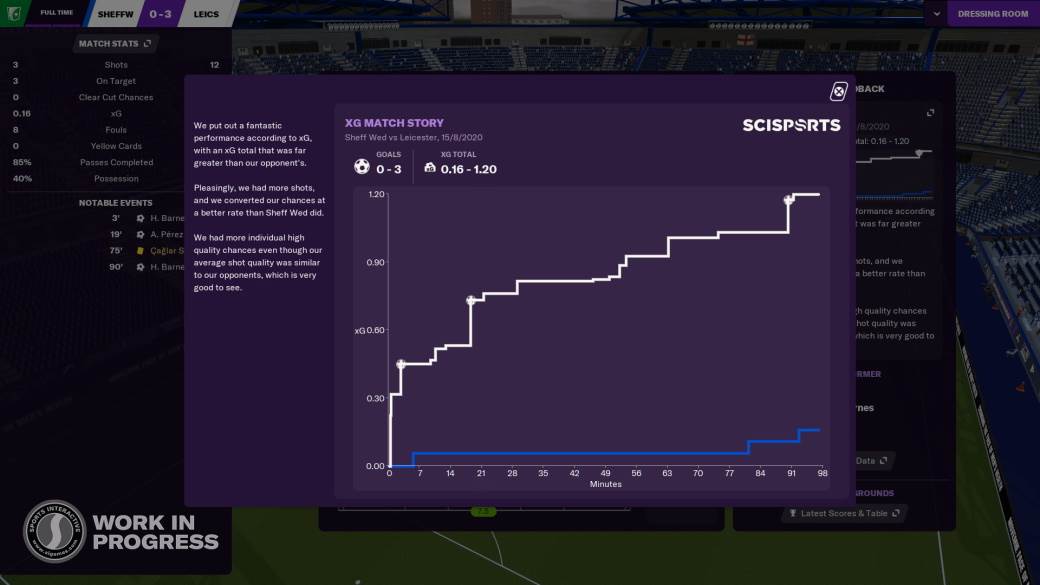Click the goal marker near minute 19 on the graph

471,300
